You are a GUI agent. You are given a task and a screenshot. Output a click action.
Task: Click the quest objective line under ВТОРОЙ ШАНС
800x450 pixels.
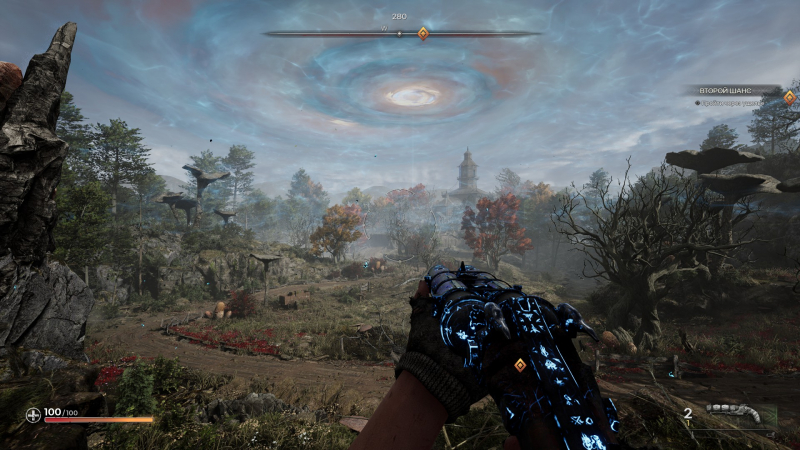731,103
